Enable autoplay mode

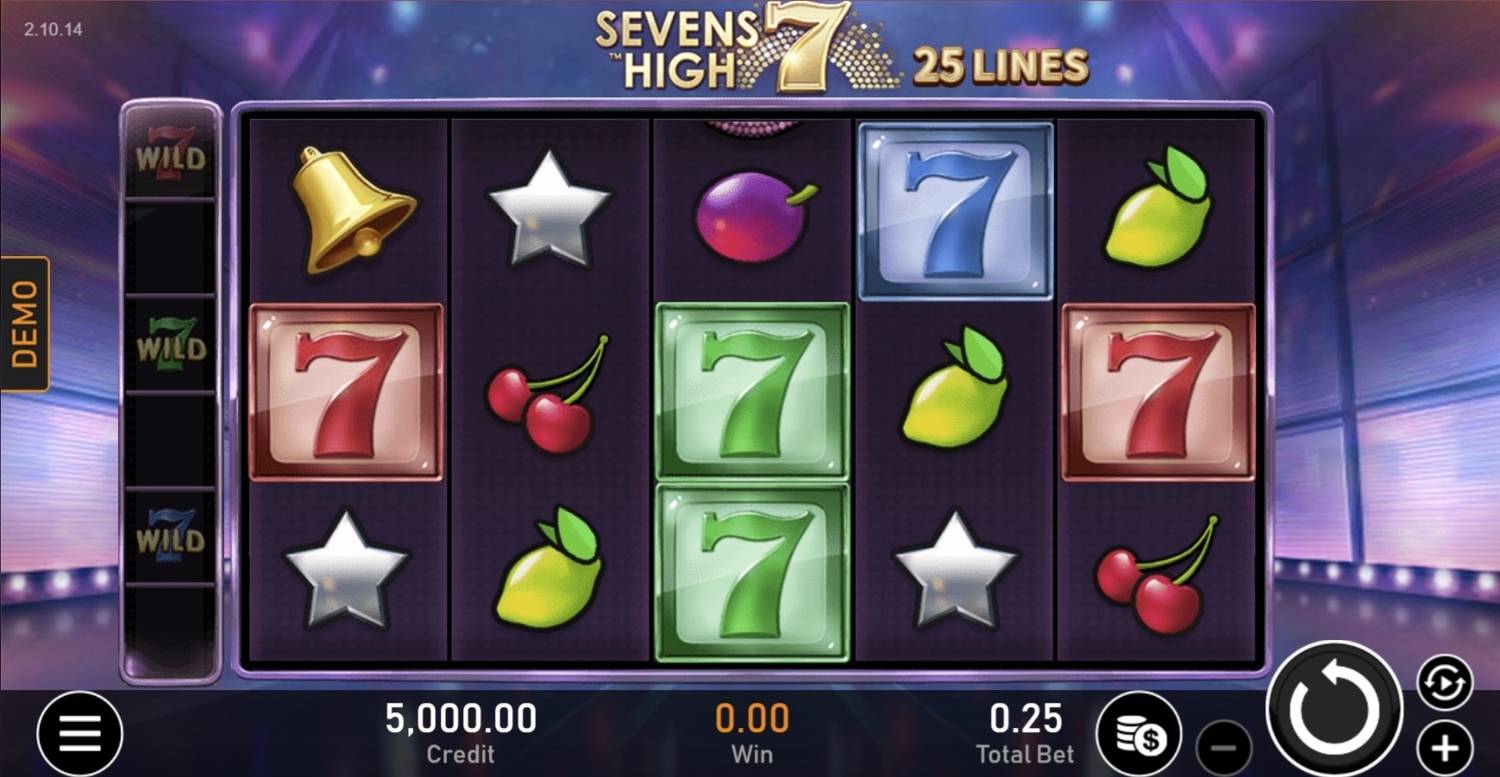pyautogui.click(x=1442, y=682)
